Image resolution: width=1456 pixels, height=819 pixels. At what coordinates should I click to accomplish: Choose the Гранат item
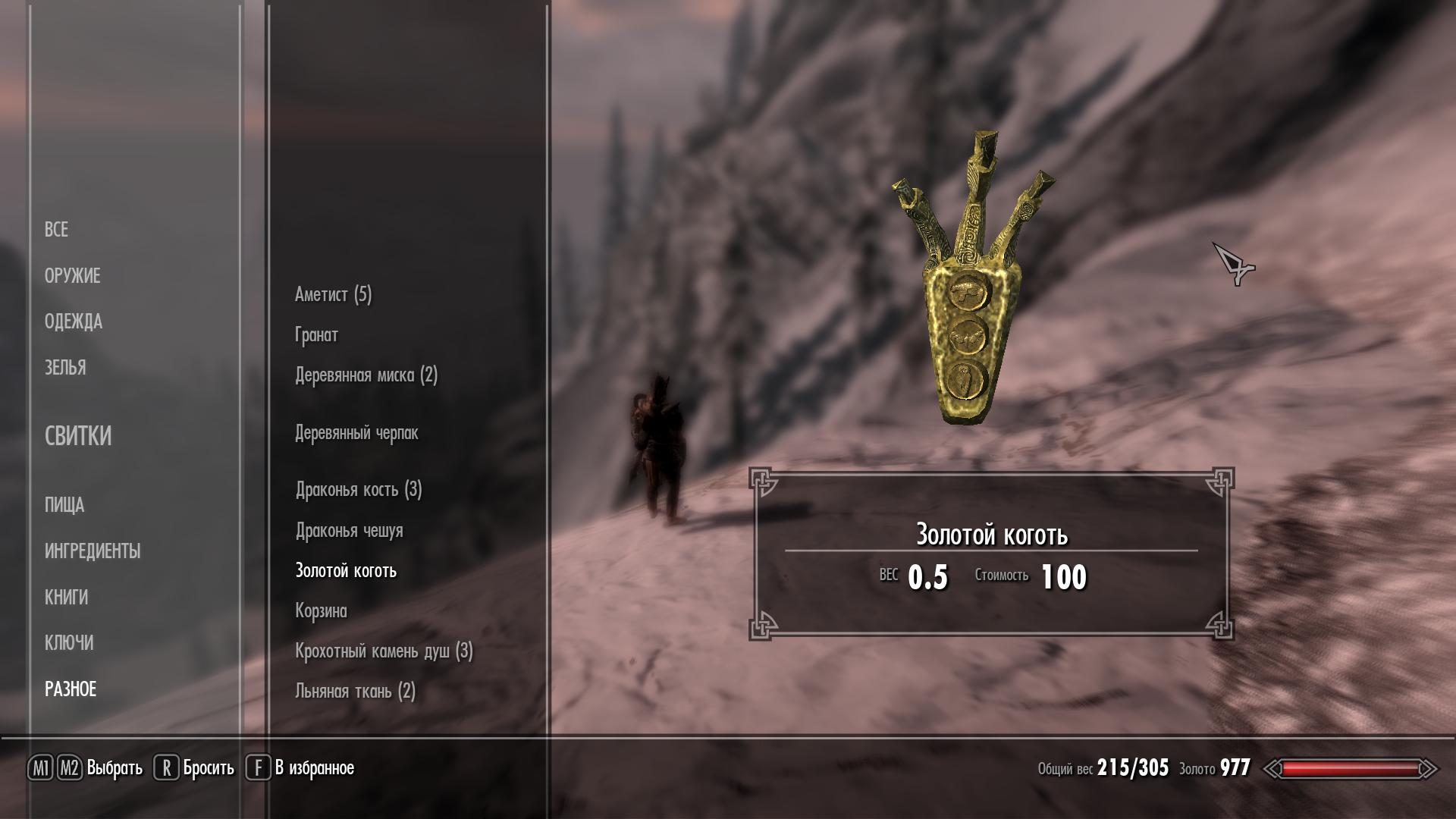316,334
